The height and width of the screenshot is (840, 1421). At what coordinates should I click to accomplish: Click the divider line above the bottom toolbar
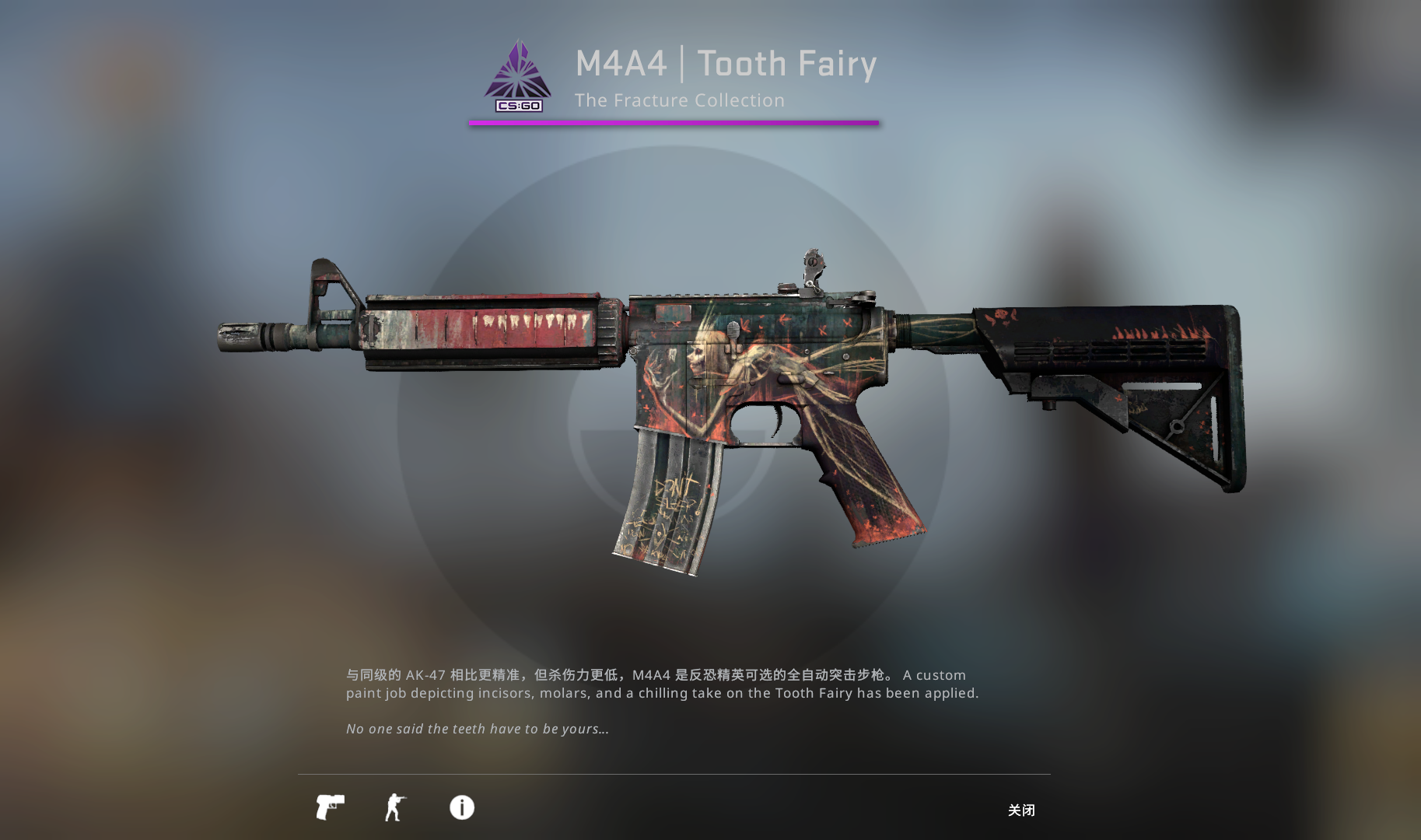[675, 773]
